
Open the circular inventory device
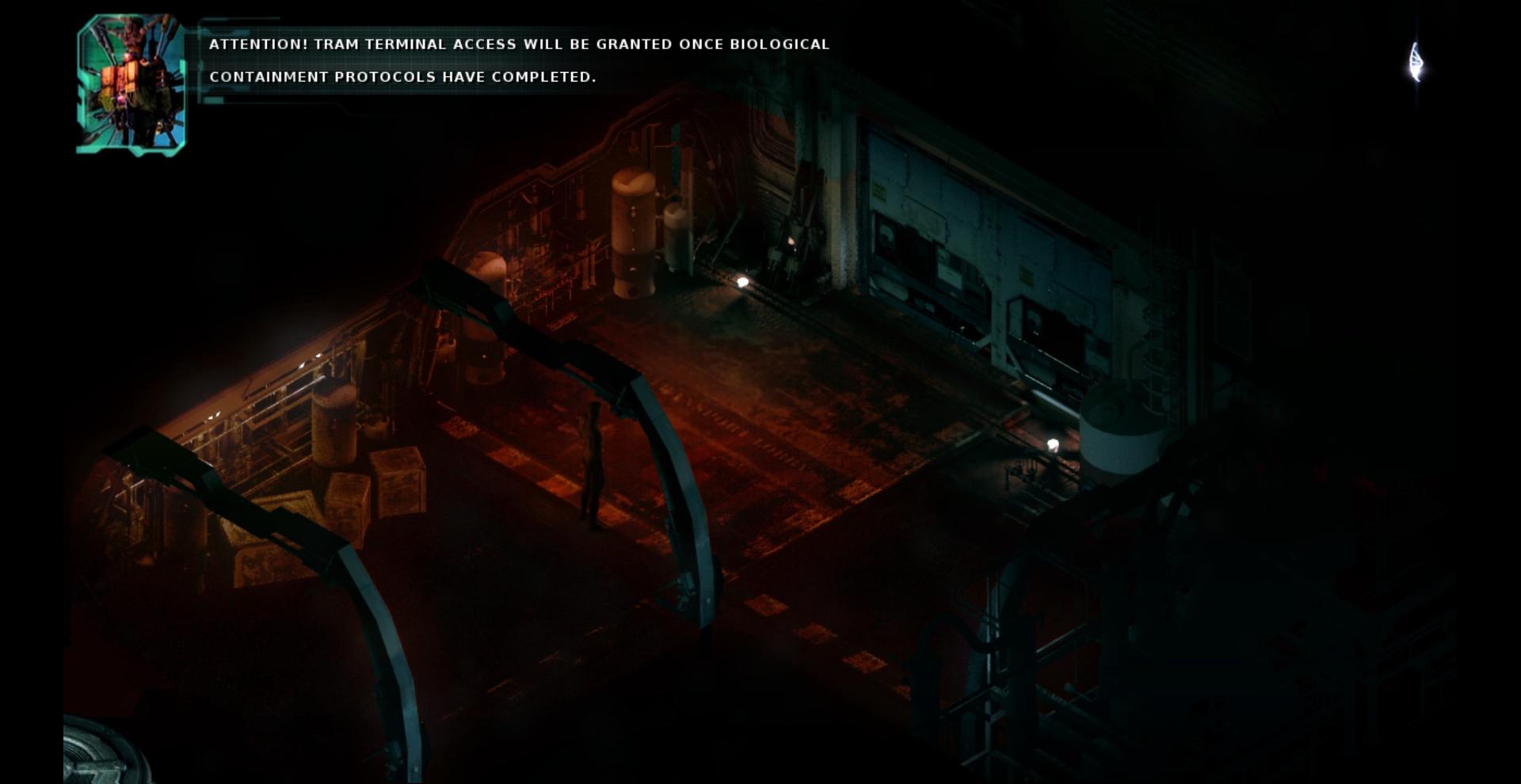tap(97, 758)
